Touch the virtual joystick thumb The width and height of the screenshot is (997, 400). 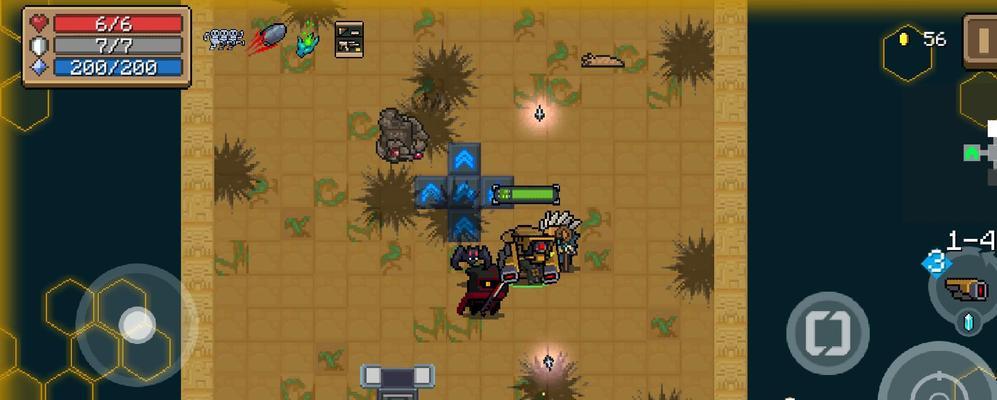[x=136, y=323]
